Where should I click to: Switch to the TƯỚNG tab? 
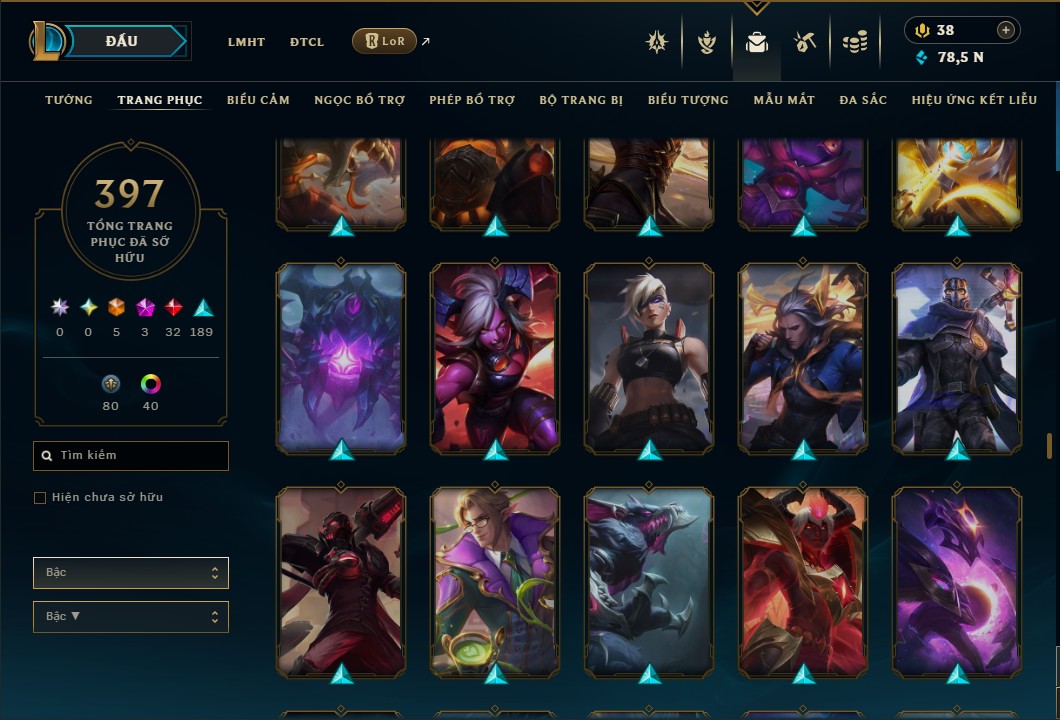[x=69, y=100]
